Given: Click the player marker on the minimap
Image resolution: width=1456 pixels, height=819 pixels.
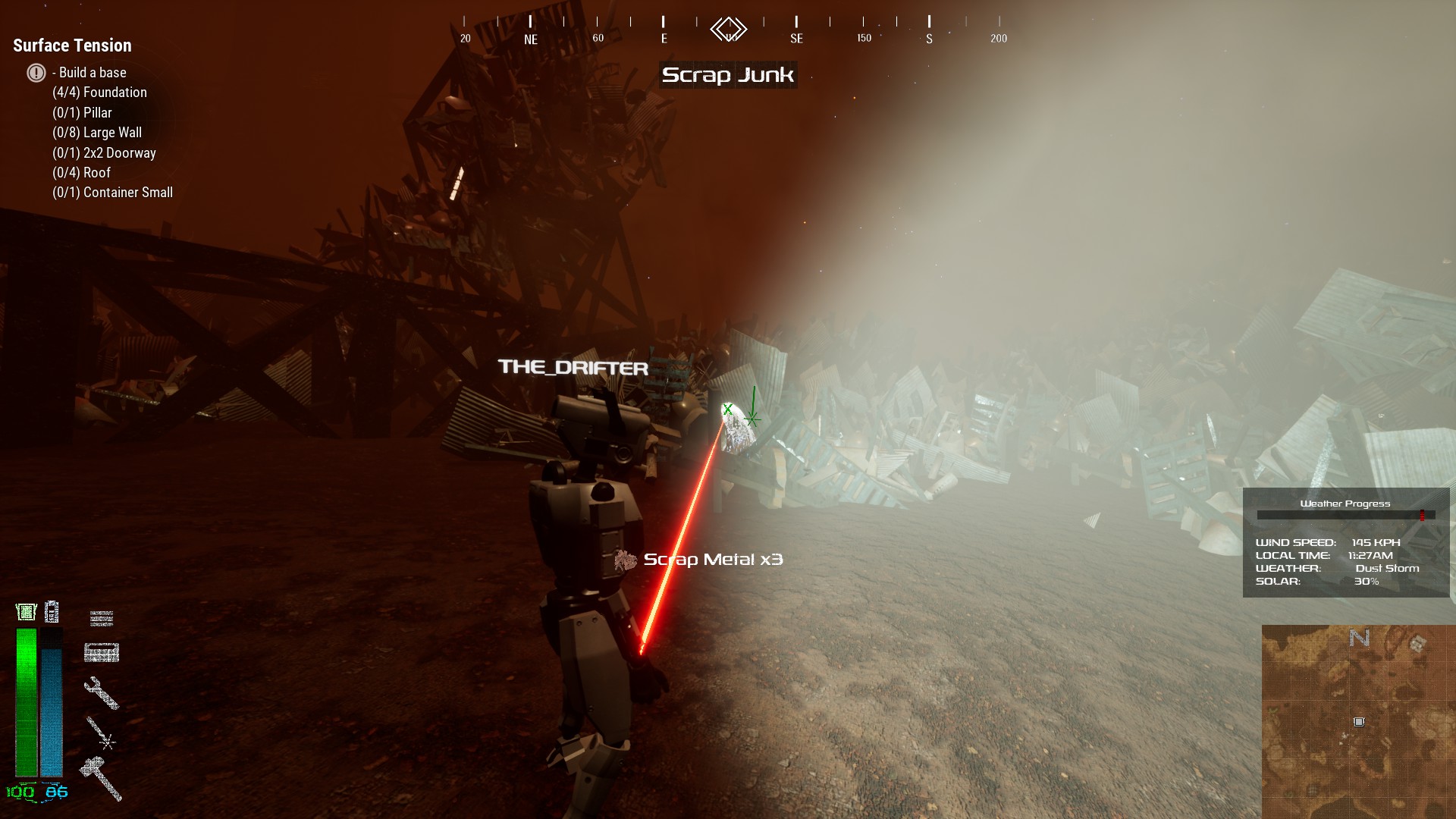Looking at the screenshot, I should pos(1359,722).
